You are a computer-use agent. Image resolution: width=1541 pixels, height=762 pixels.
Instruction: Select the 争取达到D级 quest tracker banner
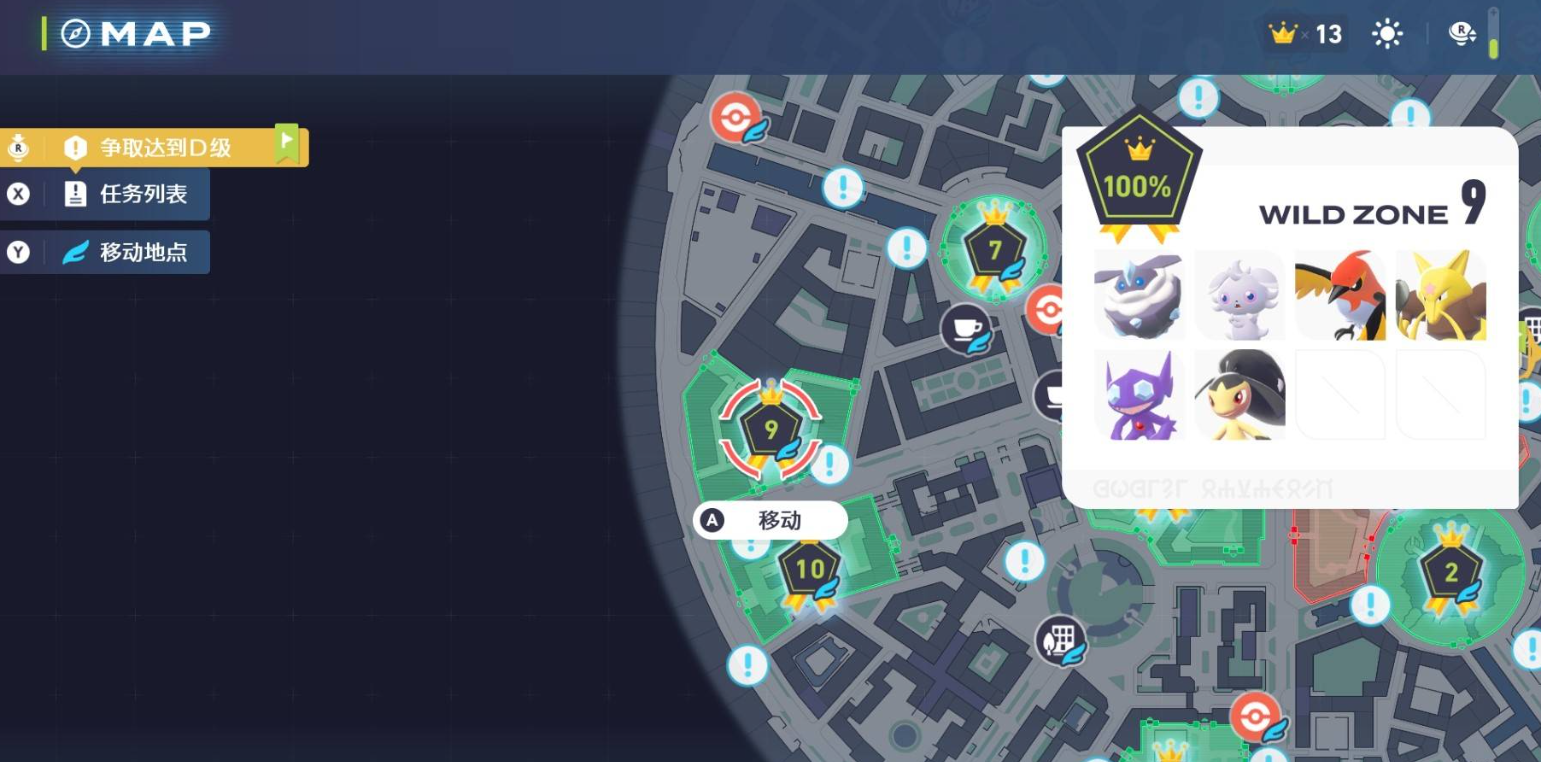(x=165, y=148)
